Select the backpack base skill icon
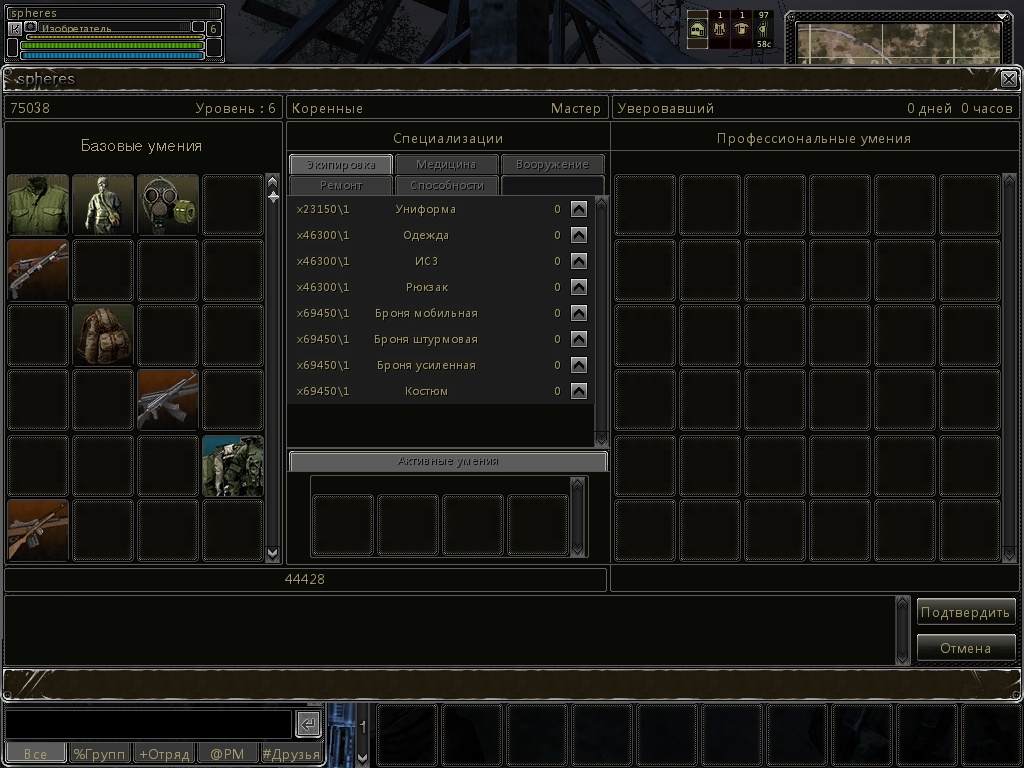The width and height of the screenshot is (1024, 768). click(x=103, y=335)
